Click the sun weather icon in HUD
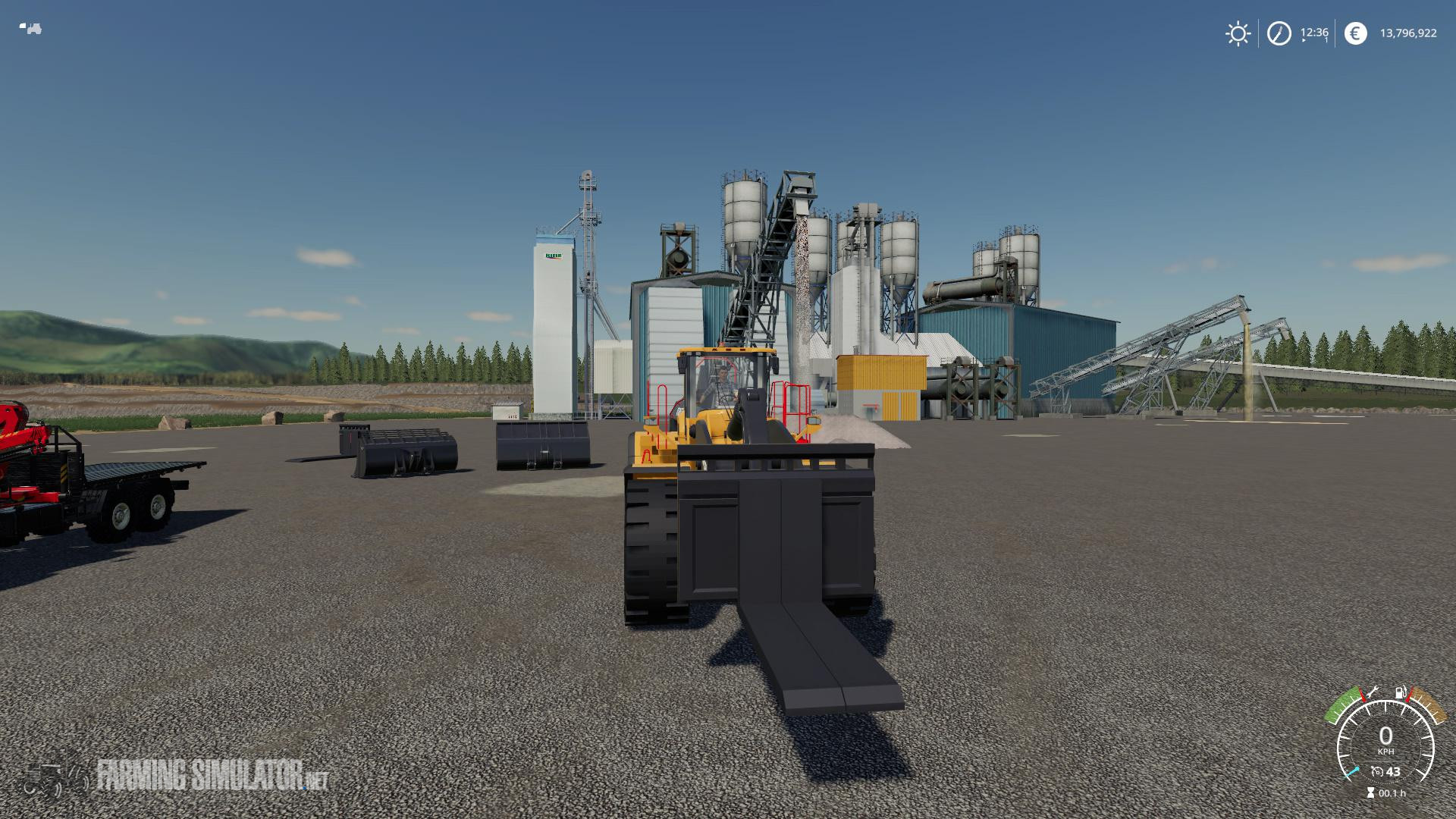 tap(1238, 33)
